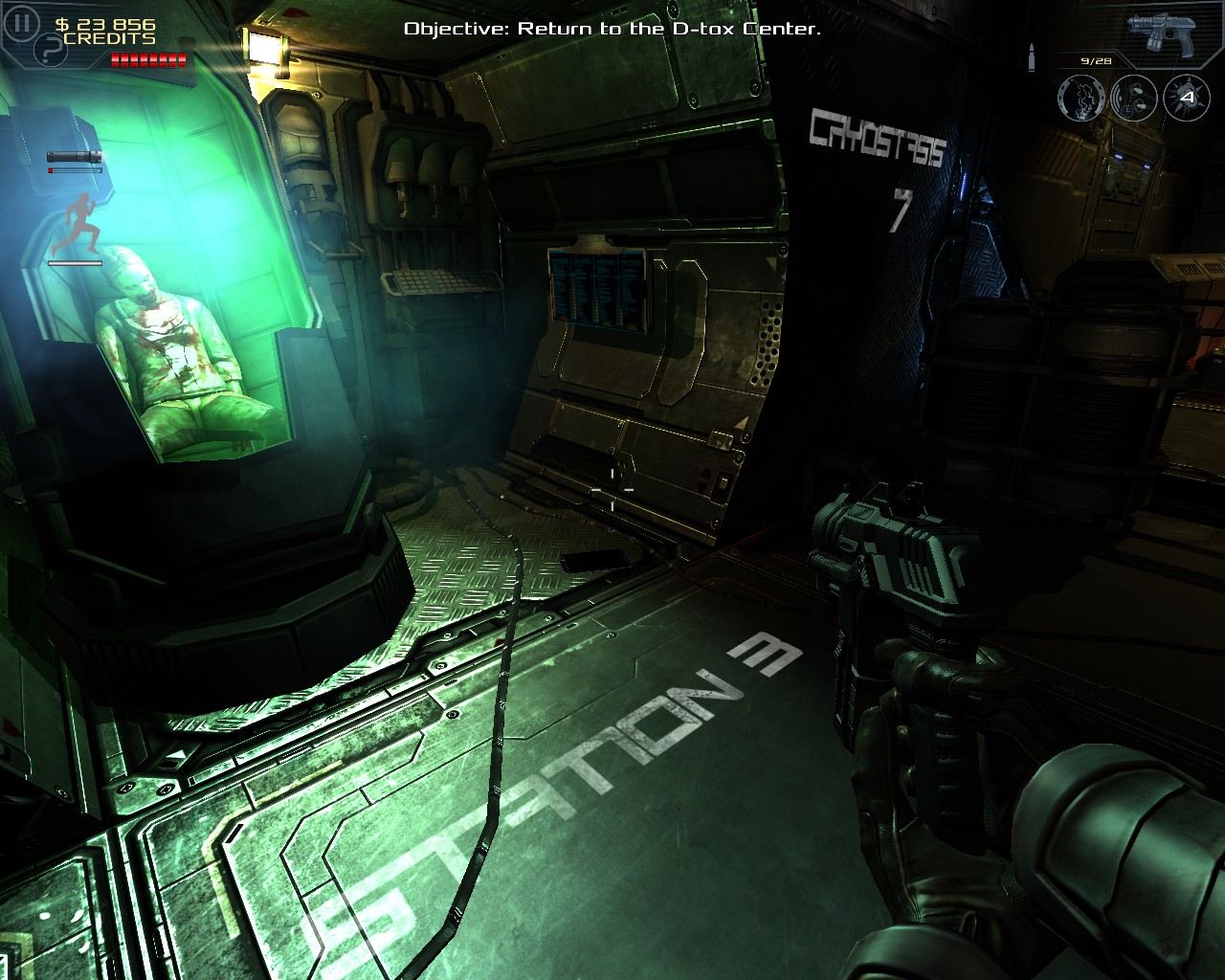Activate the electric shock ability icon

(x=1082, y=98)
